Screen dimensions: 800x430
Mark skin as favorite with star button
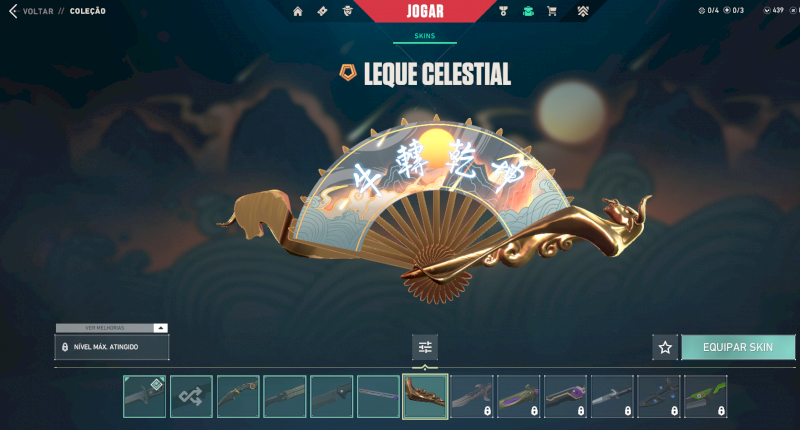point(665,347)
